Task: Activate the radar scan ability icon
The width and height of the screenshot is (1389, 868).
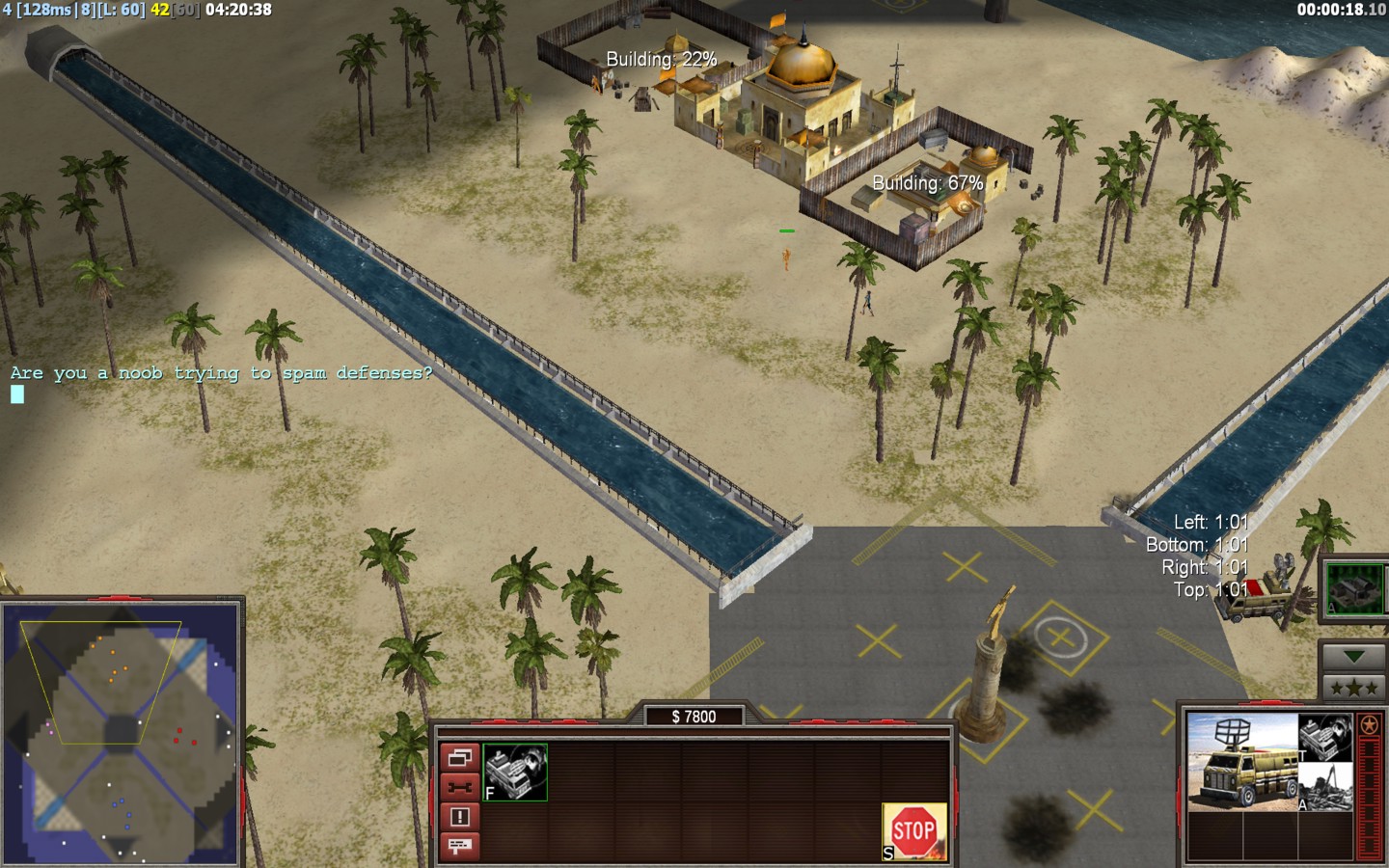Action: (515, 772)
